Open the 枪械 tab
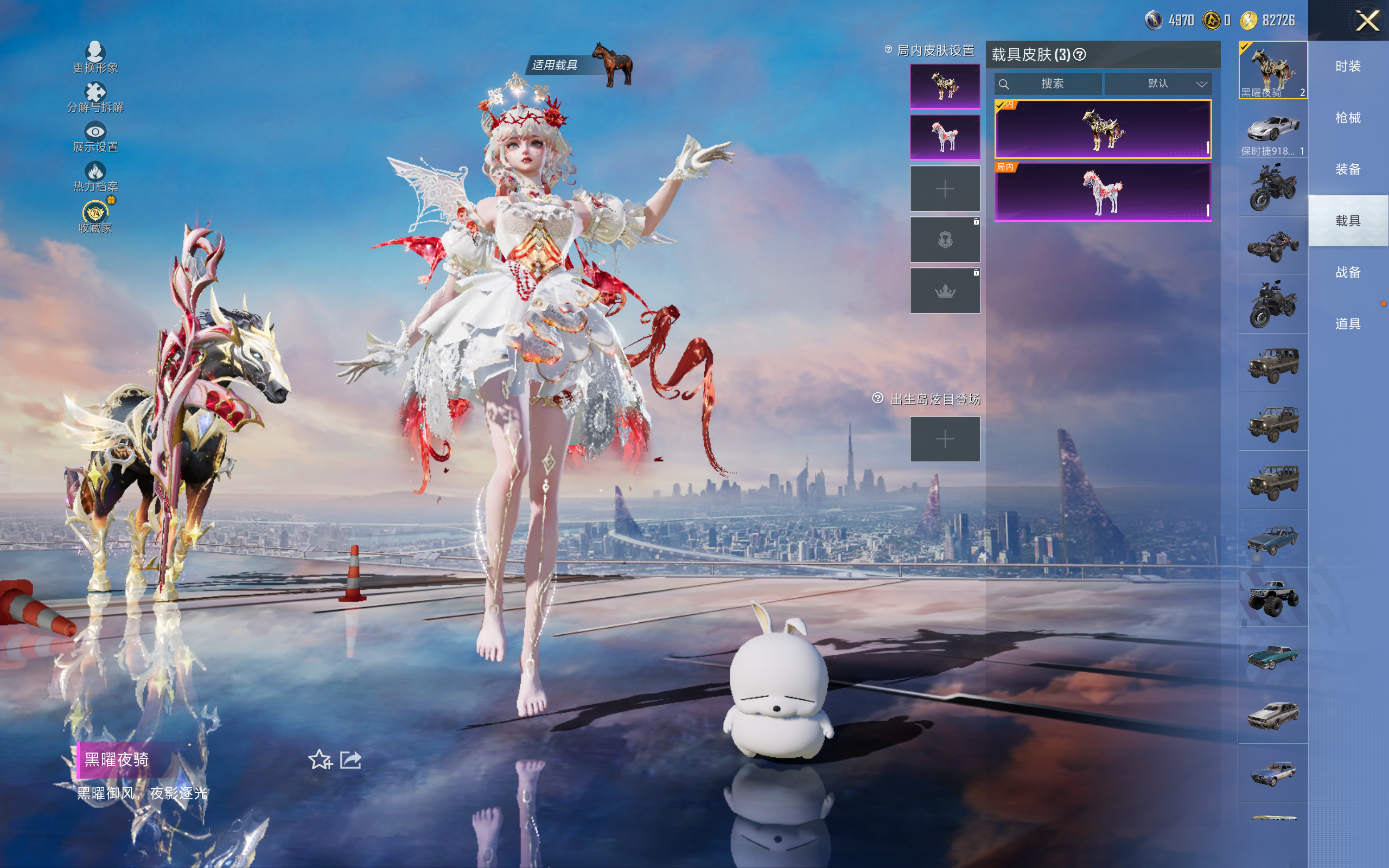Screen dimensions: 1389x868 1348,118
